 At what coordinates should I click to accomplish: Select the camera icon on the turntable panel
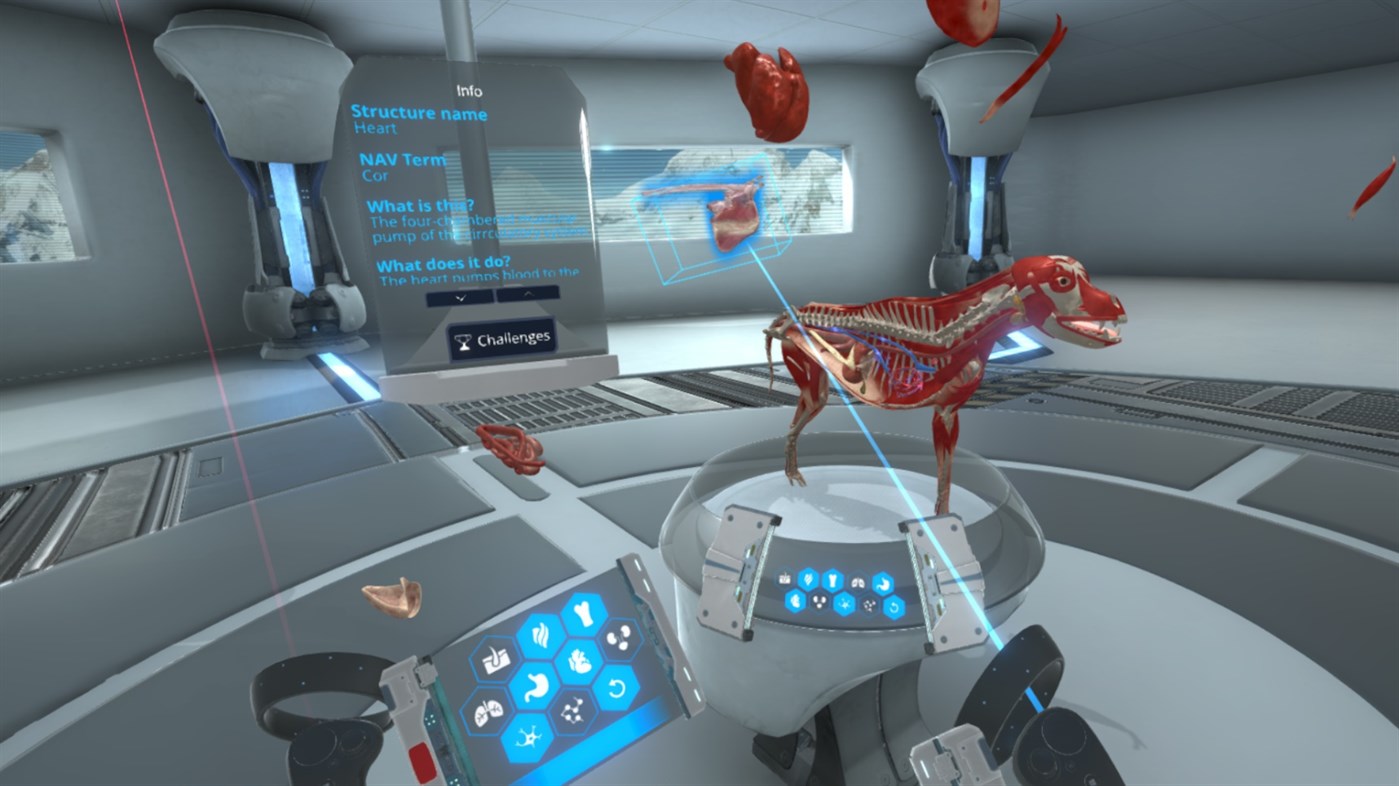[x=784, y=579]
